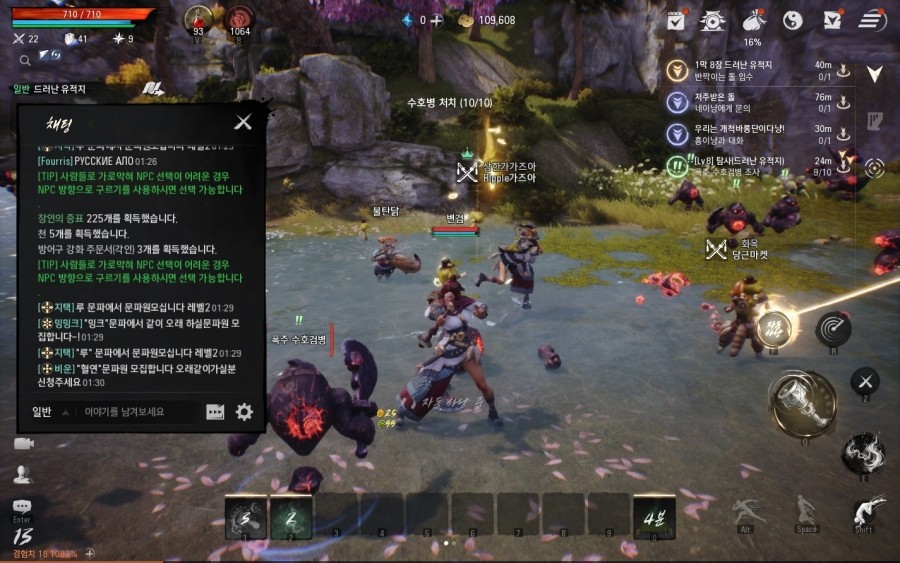This screenshot has height=563, width=900.
Task: Close the chat window with the X
Action: click(x=242, y=123)
